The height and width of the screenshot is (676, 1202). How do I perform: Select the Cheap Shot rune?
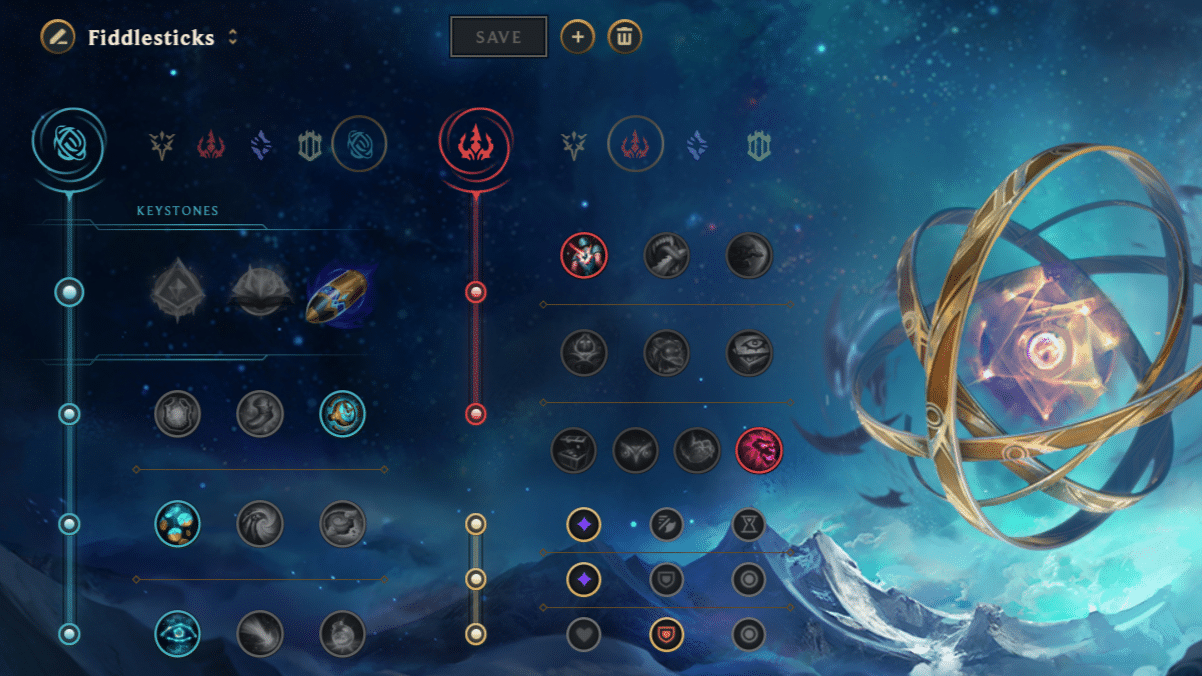pyautogui.click(x=584, y=256)
